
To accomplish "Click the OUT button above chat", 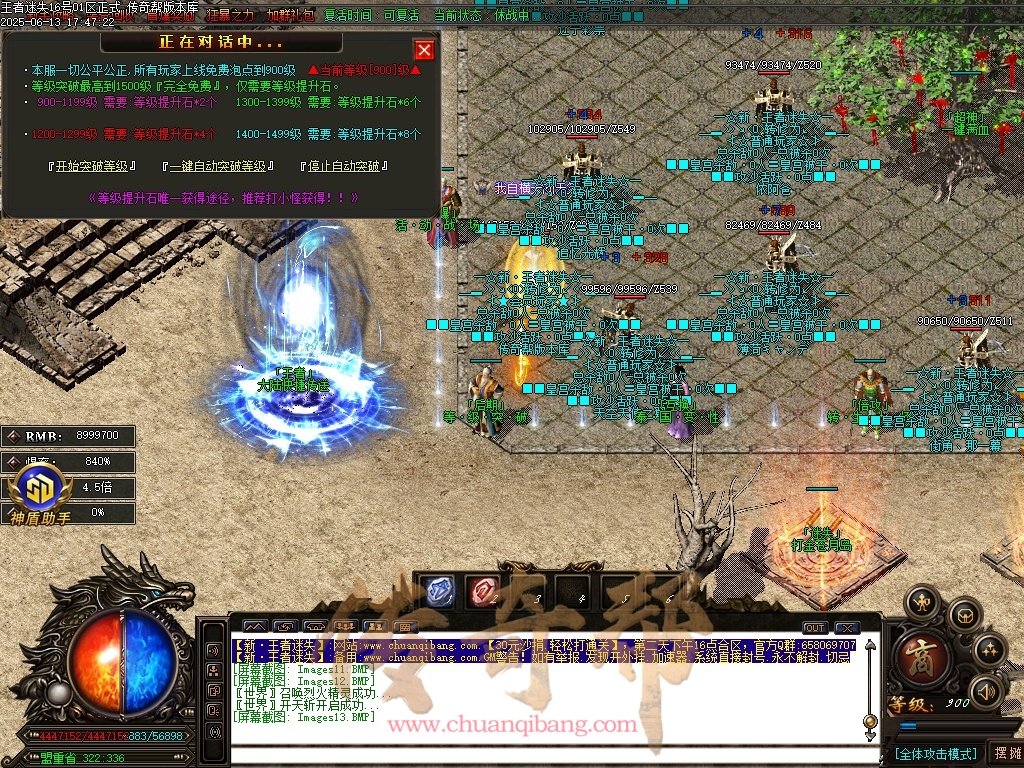I will click(815, 628).
